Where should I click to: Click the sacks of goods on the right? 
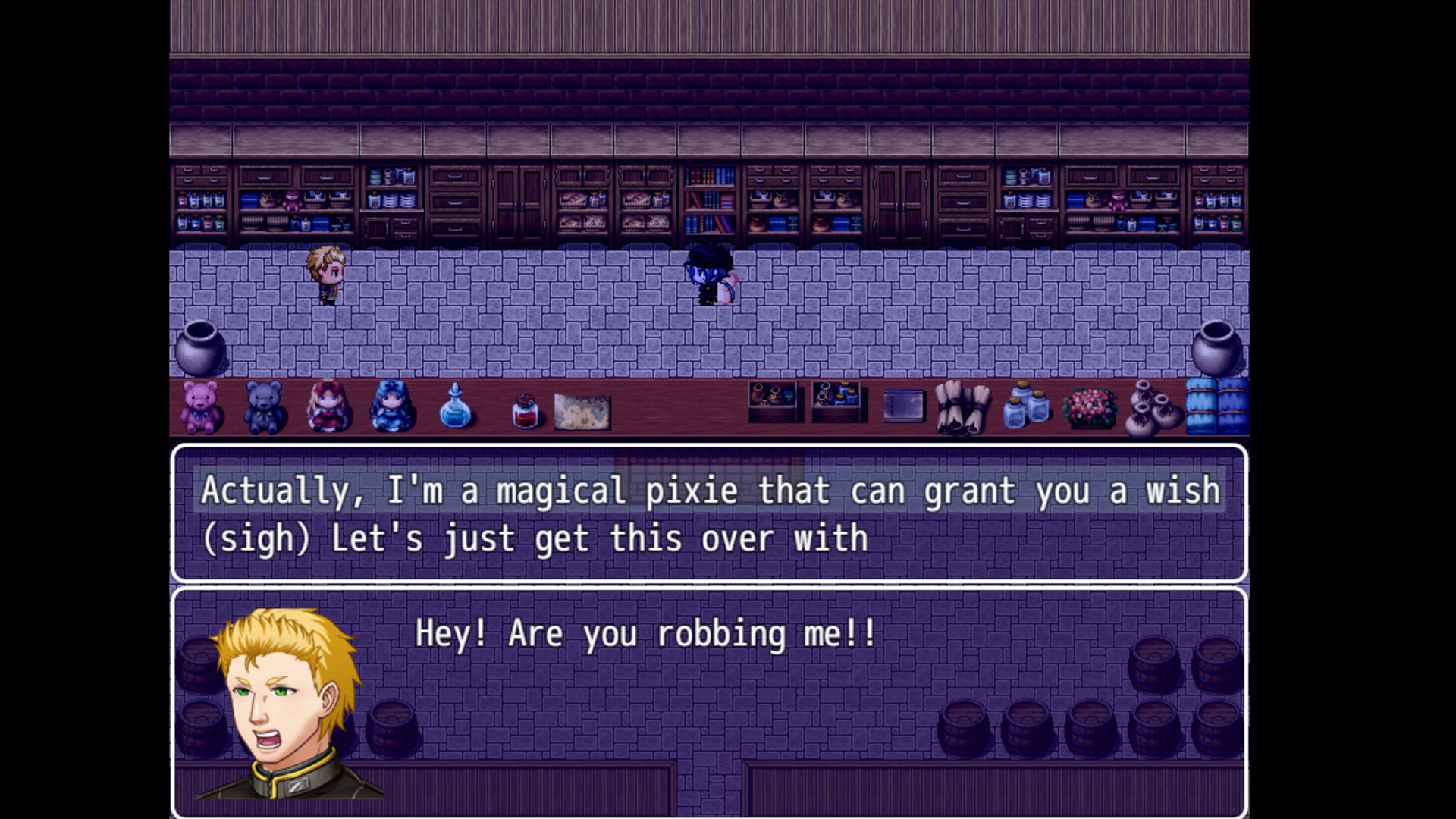[1153, 409]
